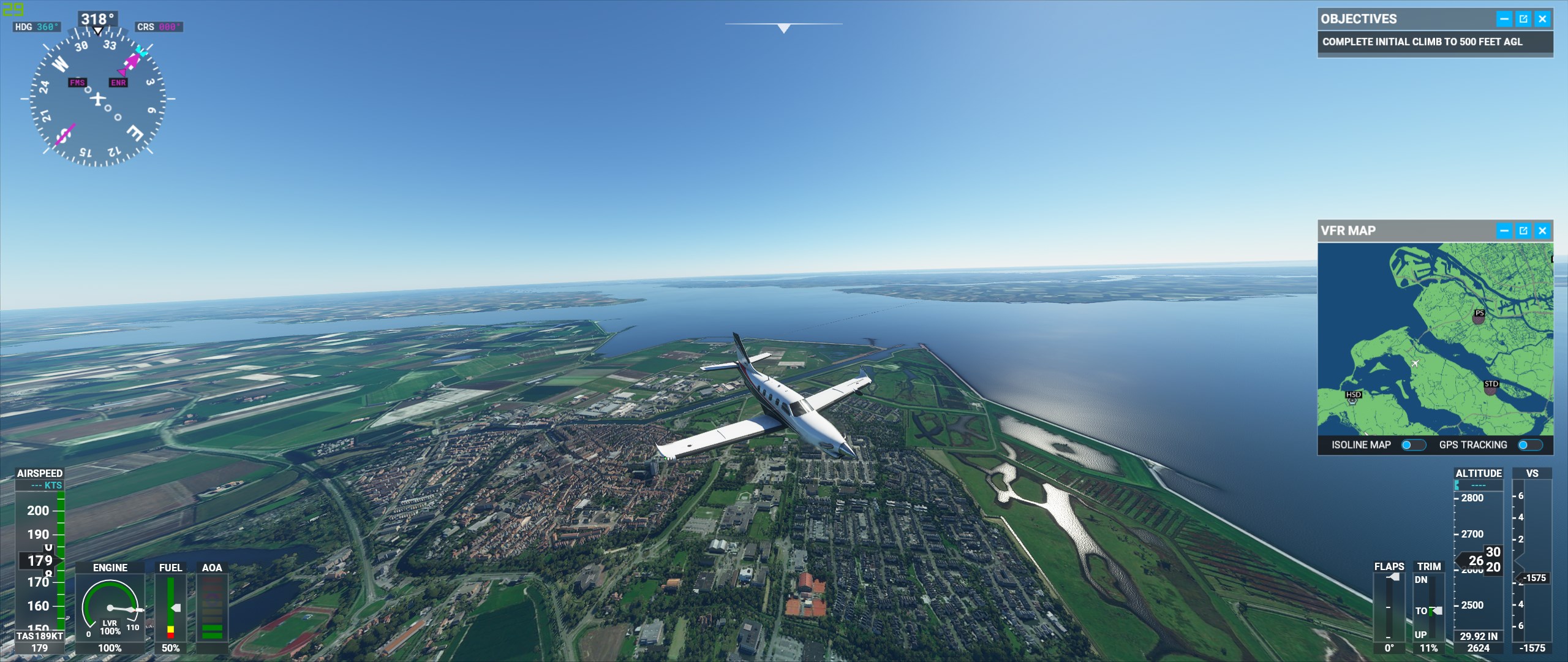1568x662 pixels.
Task: Pop out the Objectives panel window
Action: (x=1523, y=19)
